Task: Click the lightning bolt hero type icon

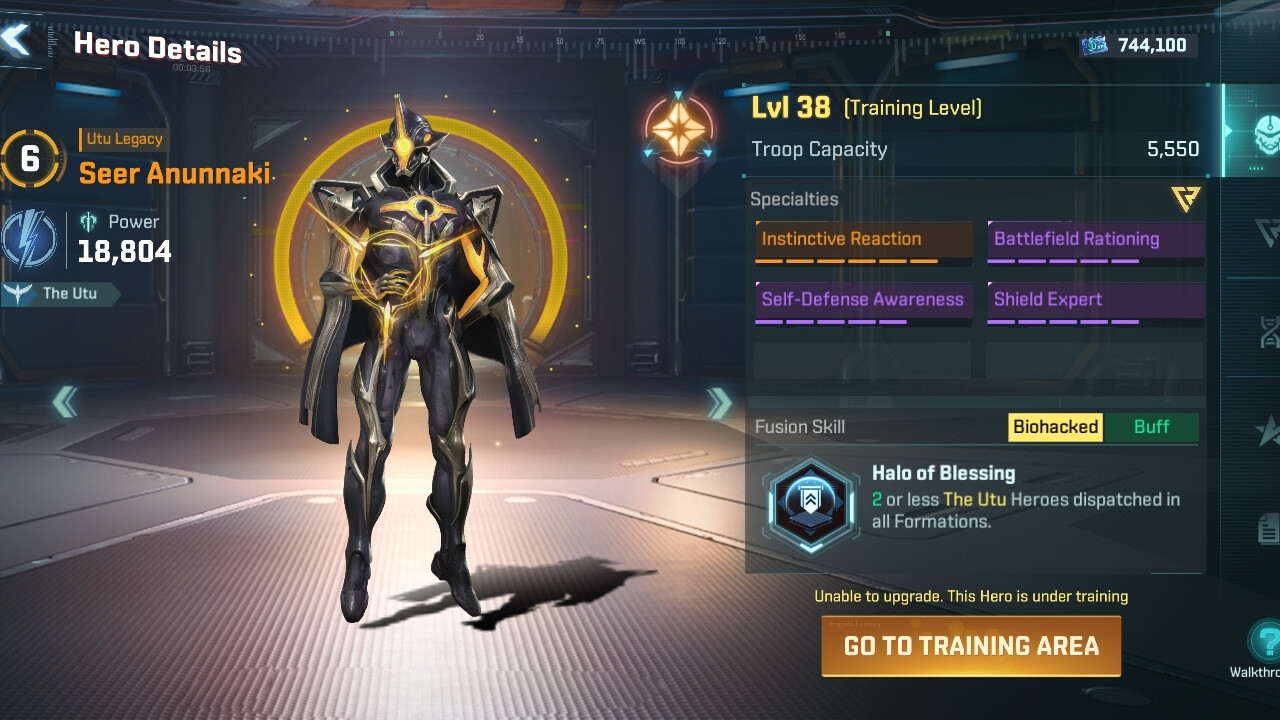Action: click(x=30, y=241)
